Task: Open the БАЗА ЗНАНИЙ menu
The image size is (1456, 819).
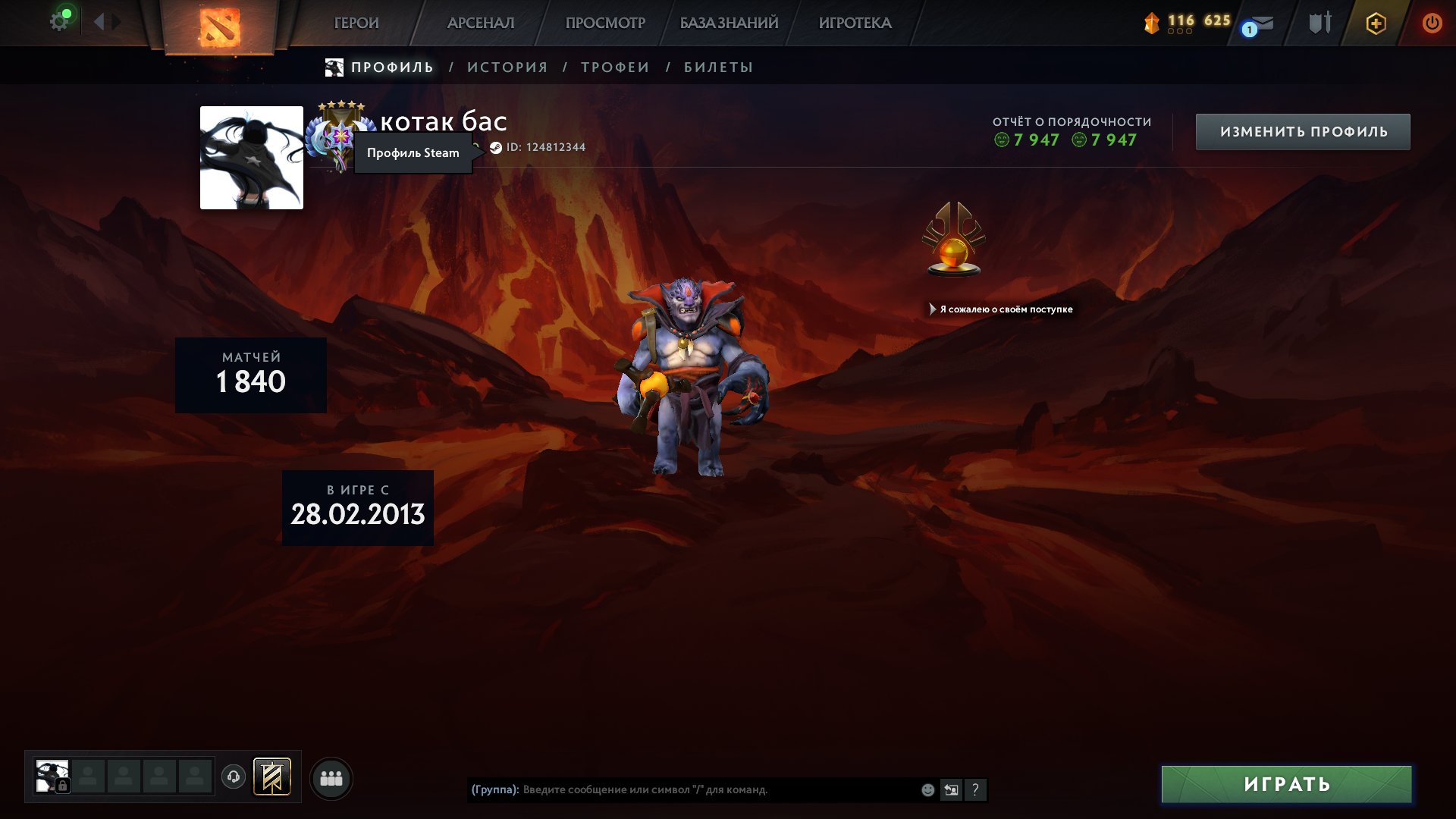Action: coord(727,23)
